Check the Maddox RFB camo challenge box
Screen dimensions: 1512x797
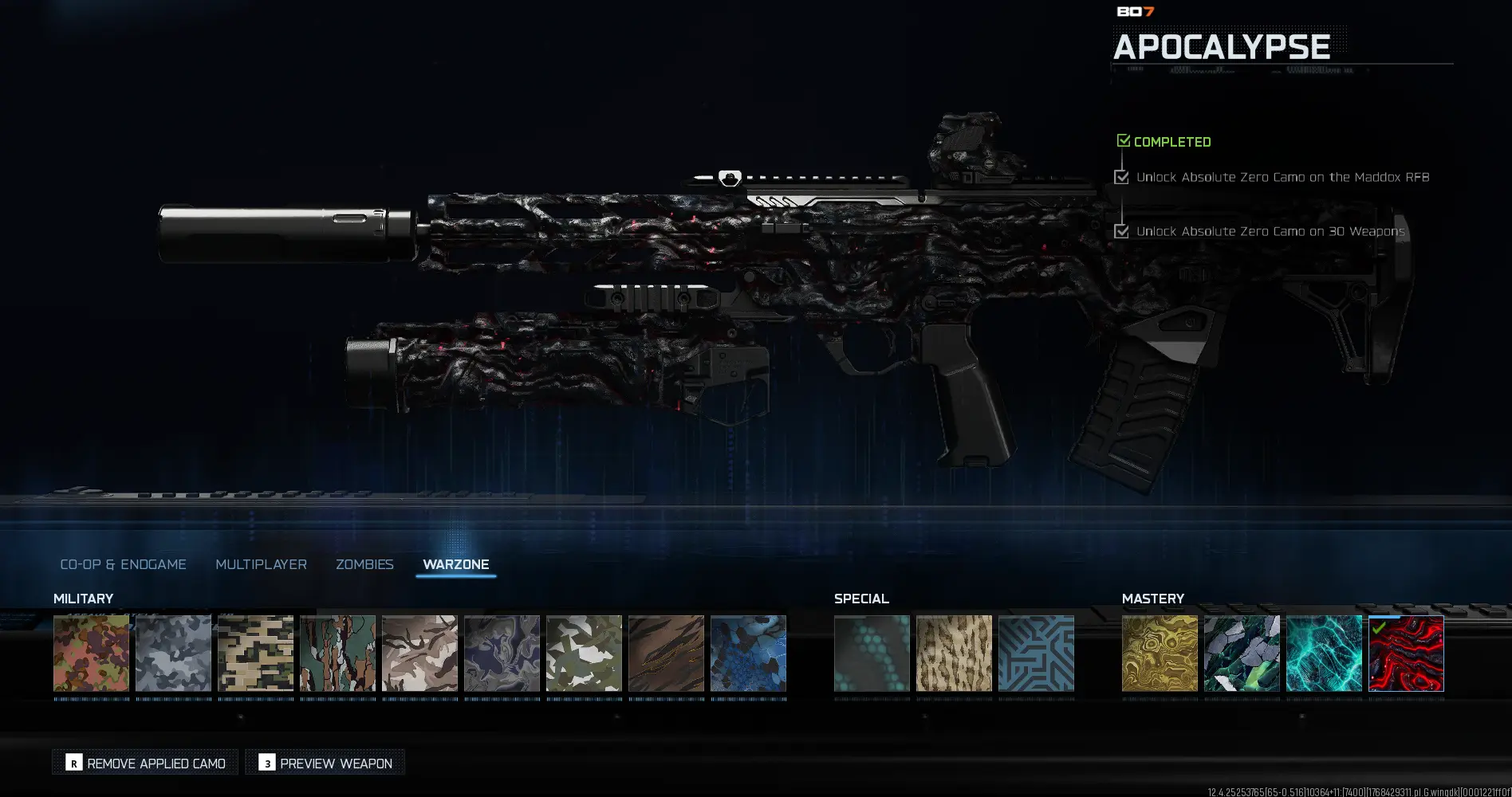1122,176
